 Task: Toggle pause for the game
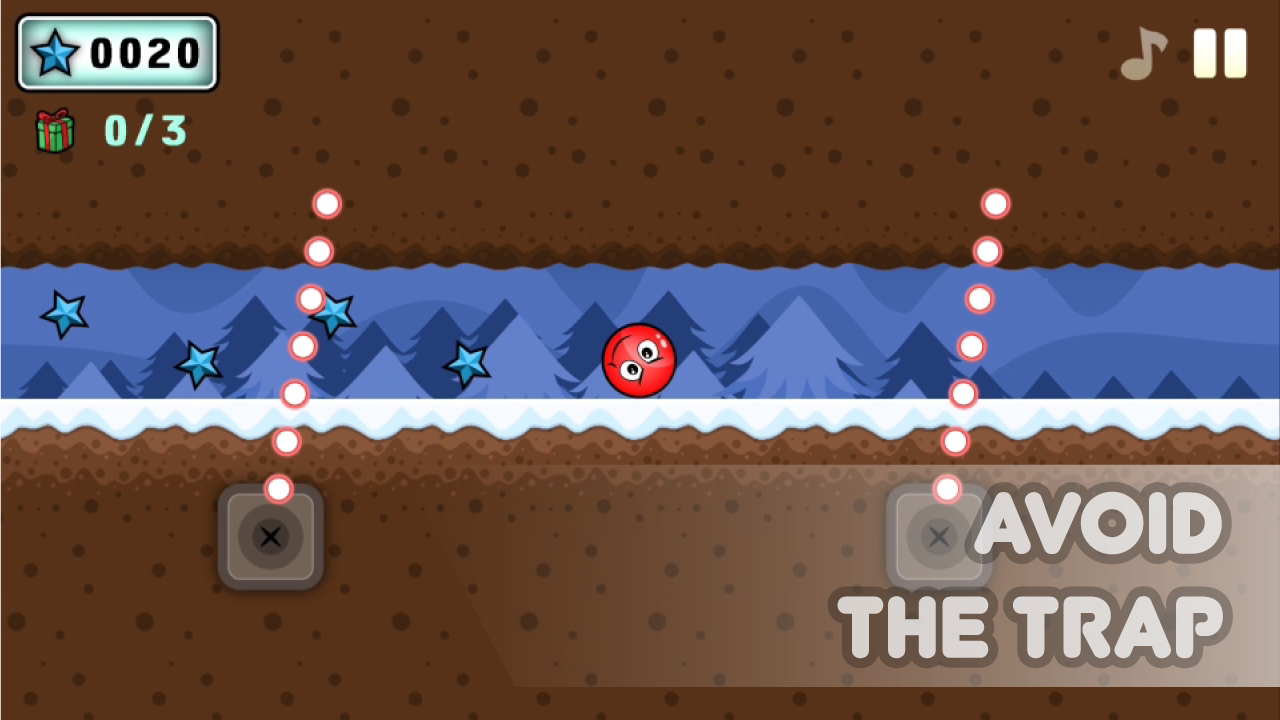click(1221, 52)
